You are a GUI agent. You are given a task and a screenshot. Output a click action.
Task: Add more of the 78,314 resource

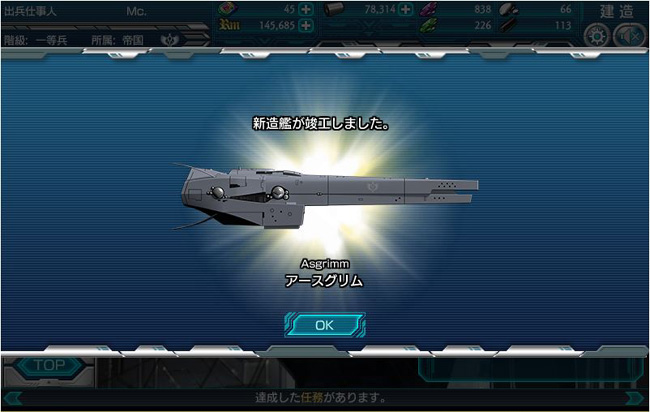406,9
